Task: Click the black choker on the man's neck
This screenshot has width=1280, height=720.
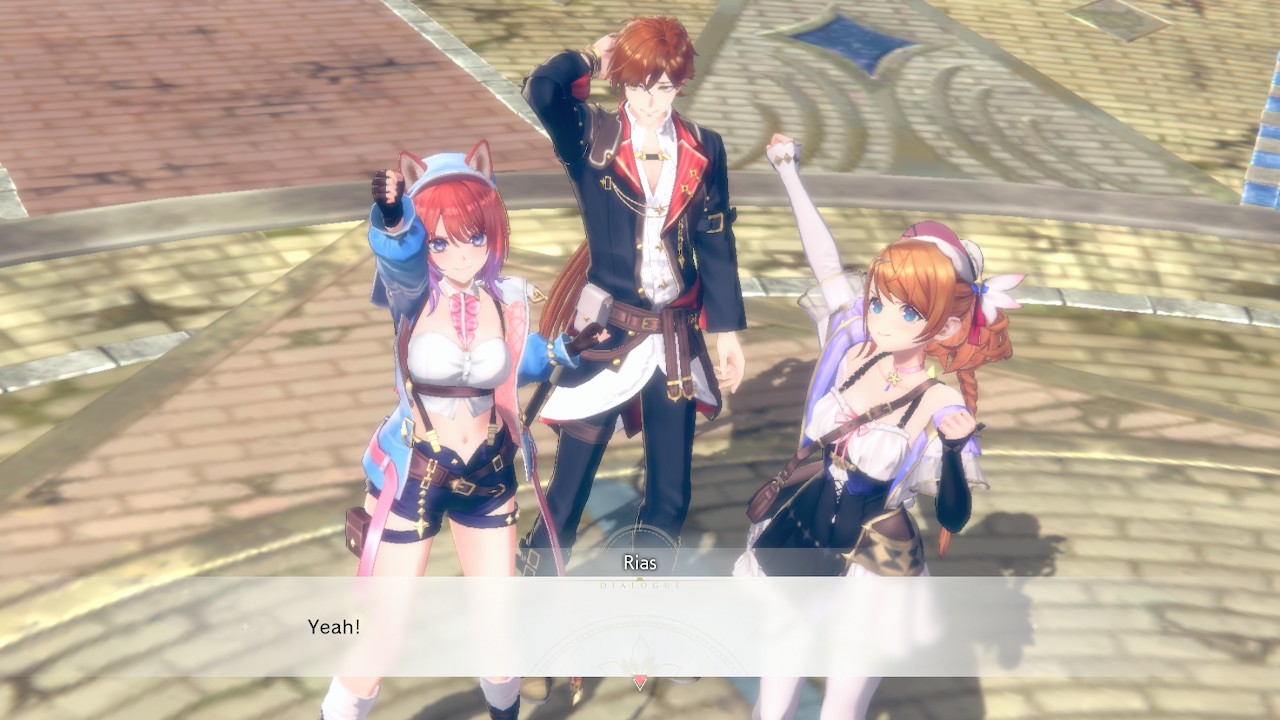Action: tap(654, 155)
